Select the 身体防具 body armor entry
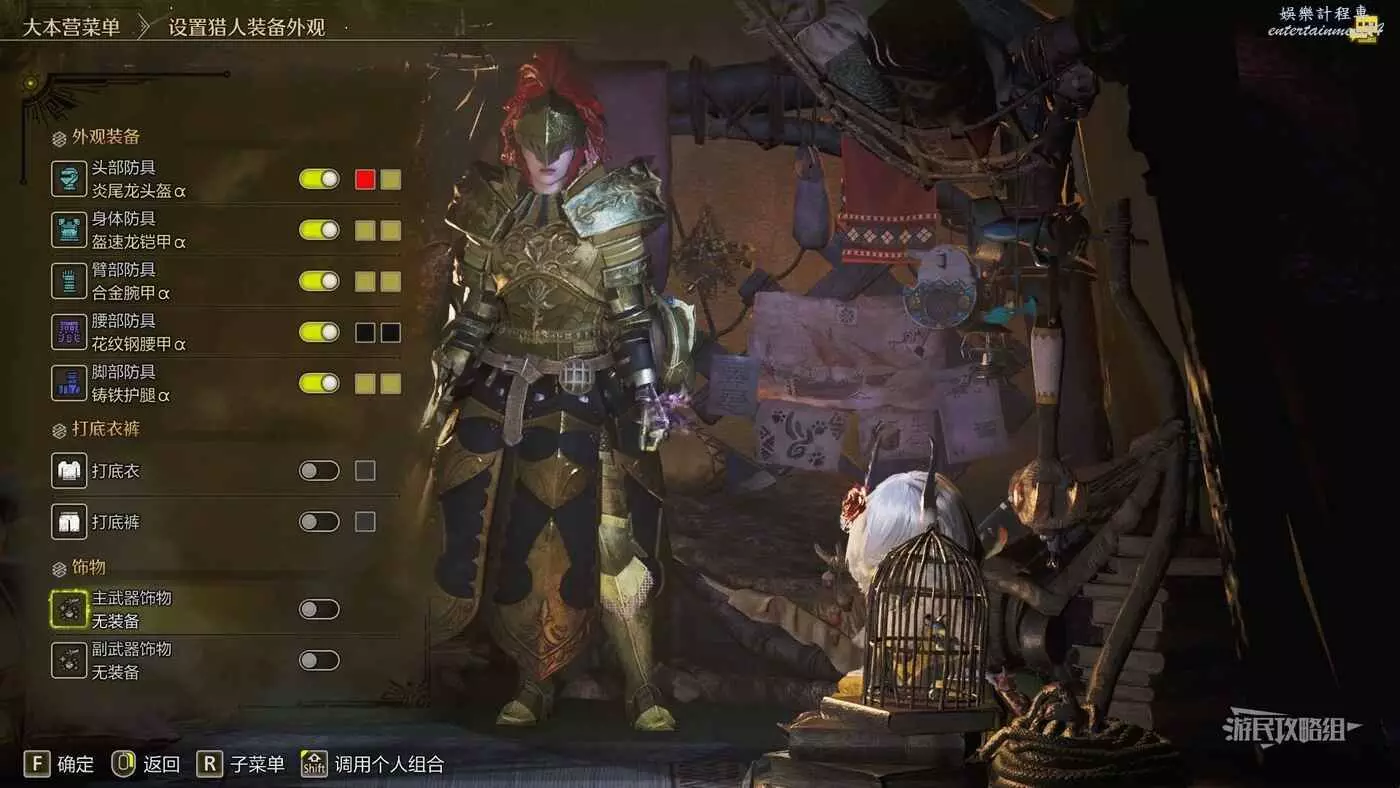The image size is (1400, 788). (x=138, y=230)
